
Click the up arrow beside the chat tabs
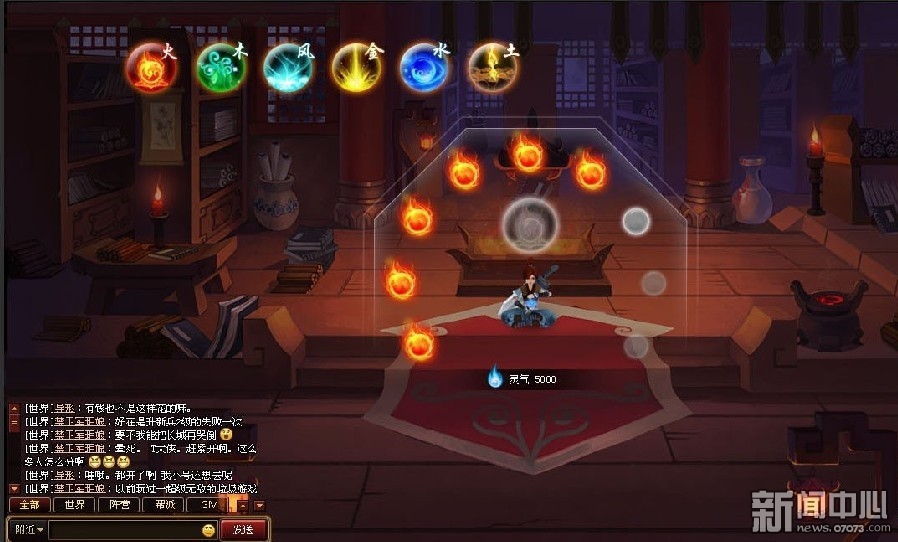(242, 505)
